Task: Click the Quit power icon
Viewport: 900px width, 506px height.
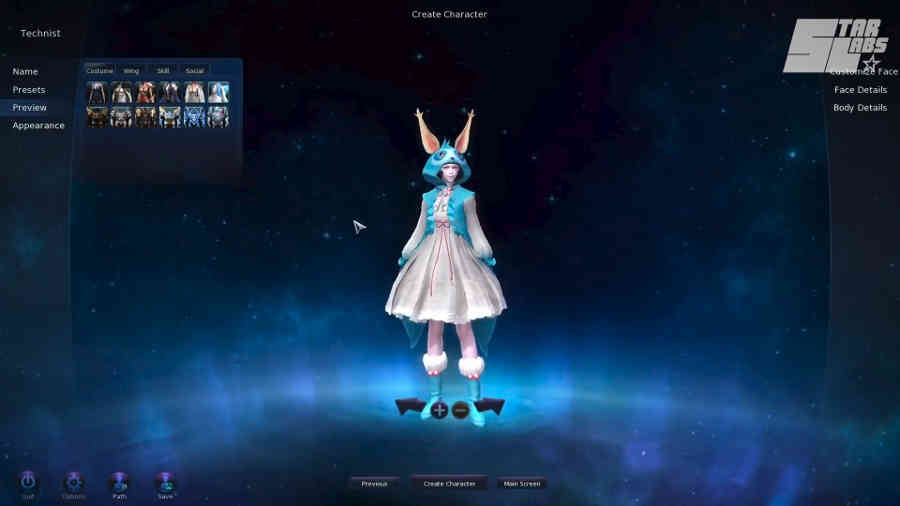Action: click(x=28, y=483)
